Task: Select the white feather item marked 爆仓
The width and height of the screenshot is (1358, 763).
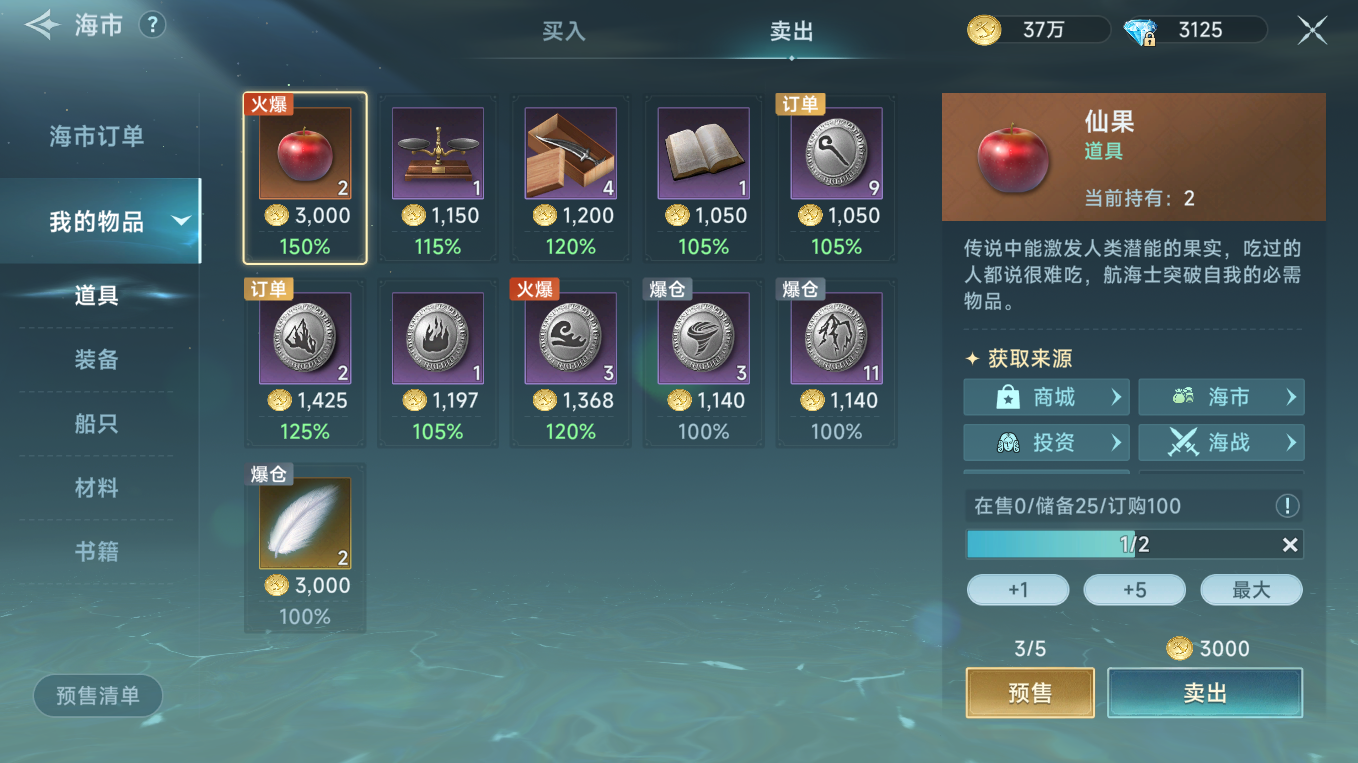Action: click(x=305, y=522)
